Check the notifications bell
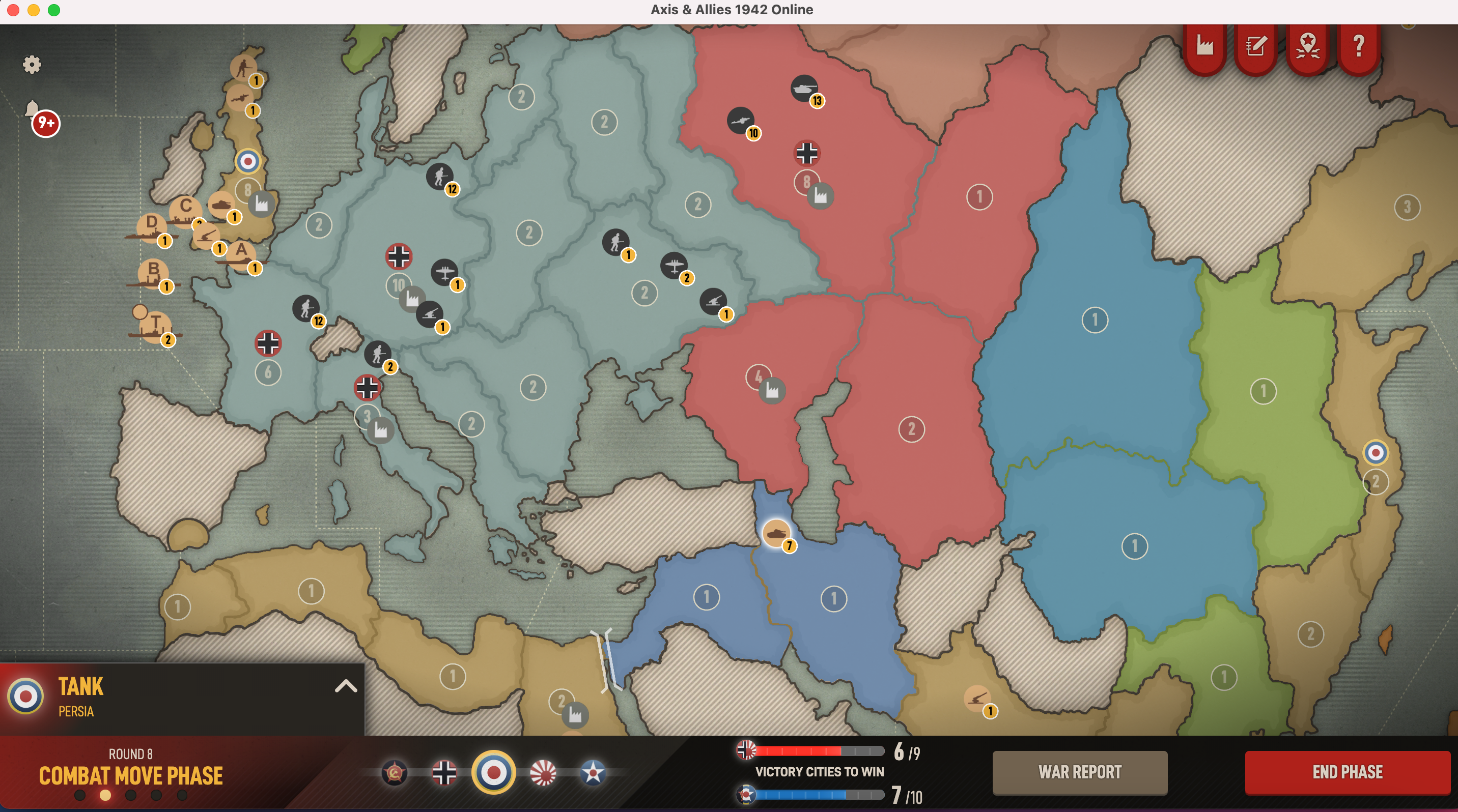 tap(33, 108)
